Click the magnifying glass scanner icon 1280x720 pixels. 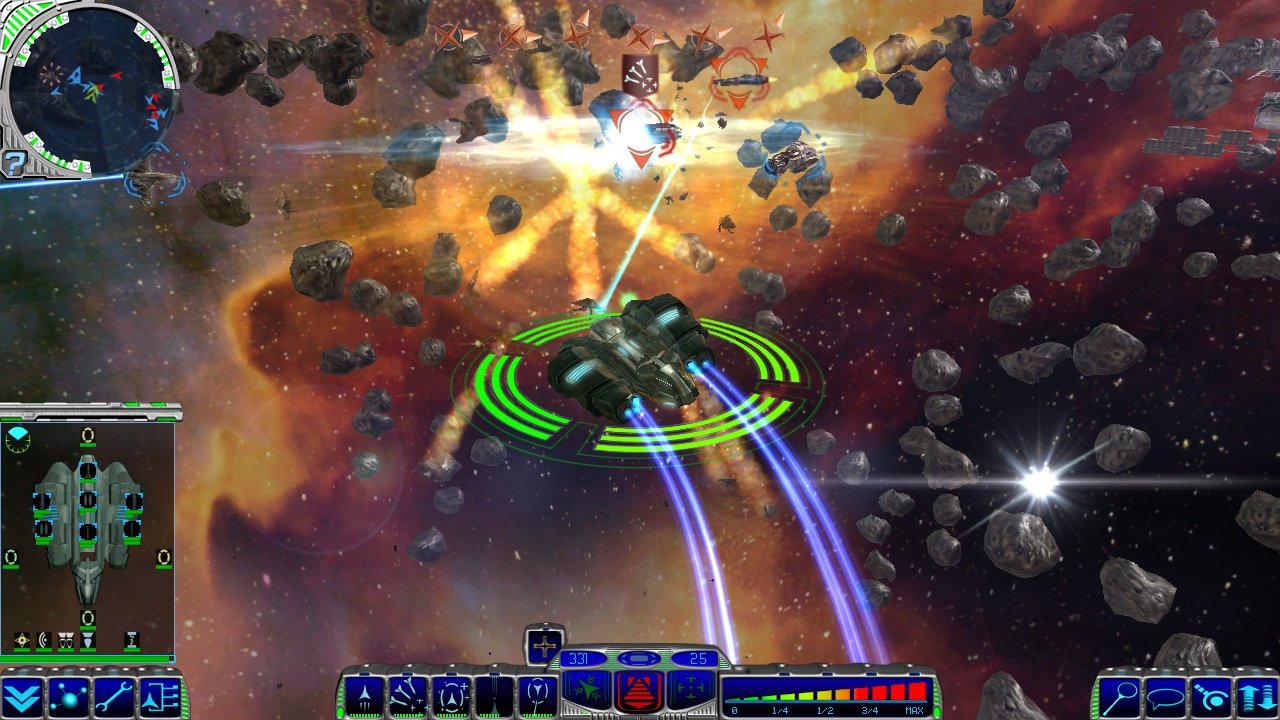(1121, 697)
